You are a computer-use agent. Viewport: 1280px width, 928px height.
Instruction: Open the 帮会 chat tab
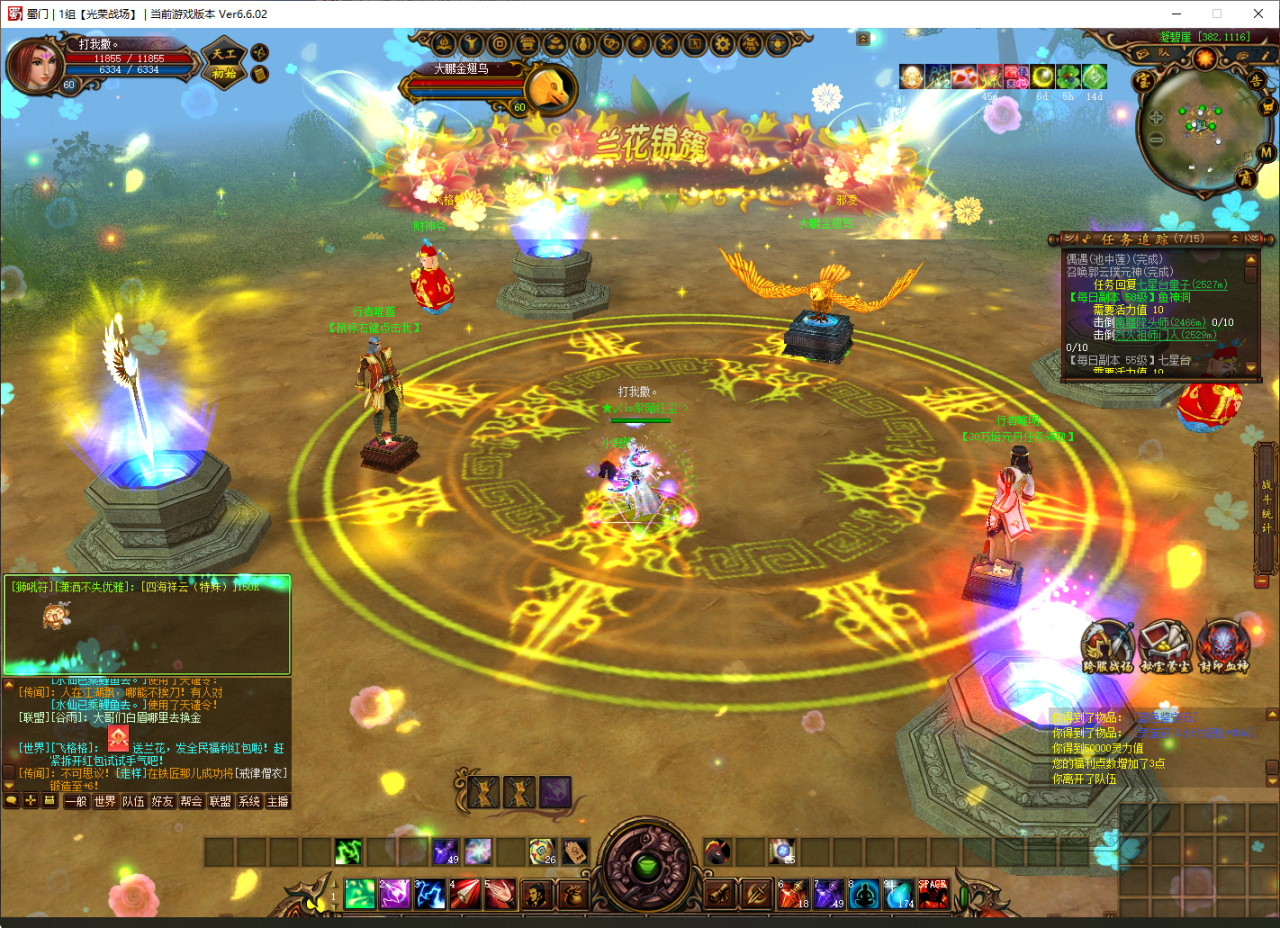point(191,801)
